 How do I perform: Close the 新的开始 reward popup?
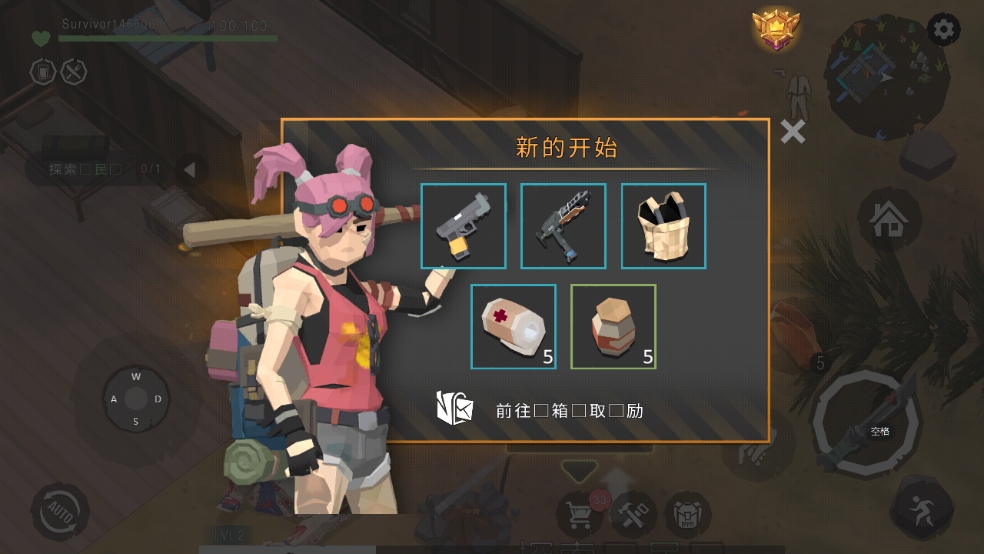(x=793, y=131)
